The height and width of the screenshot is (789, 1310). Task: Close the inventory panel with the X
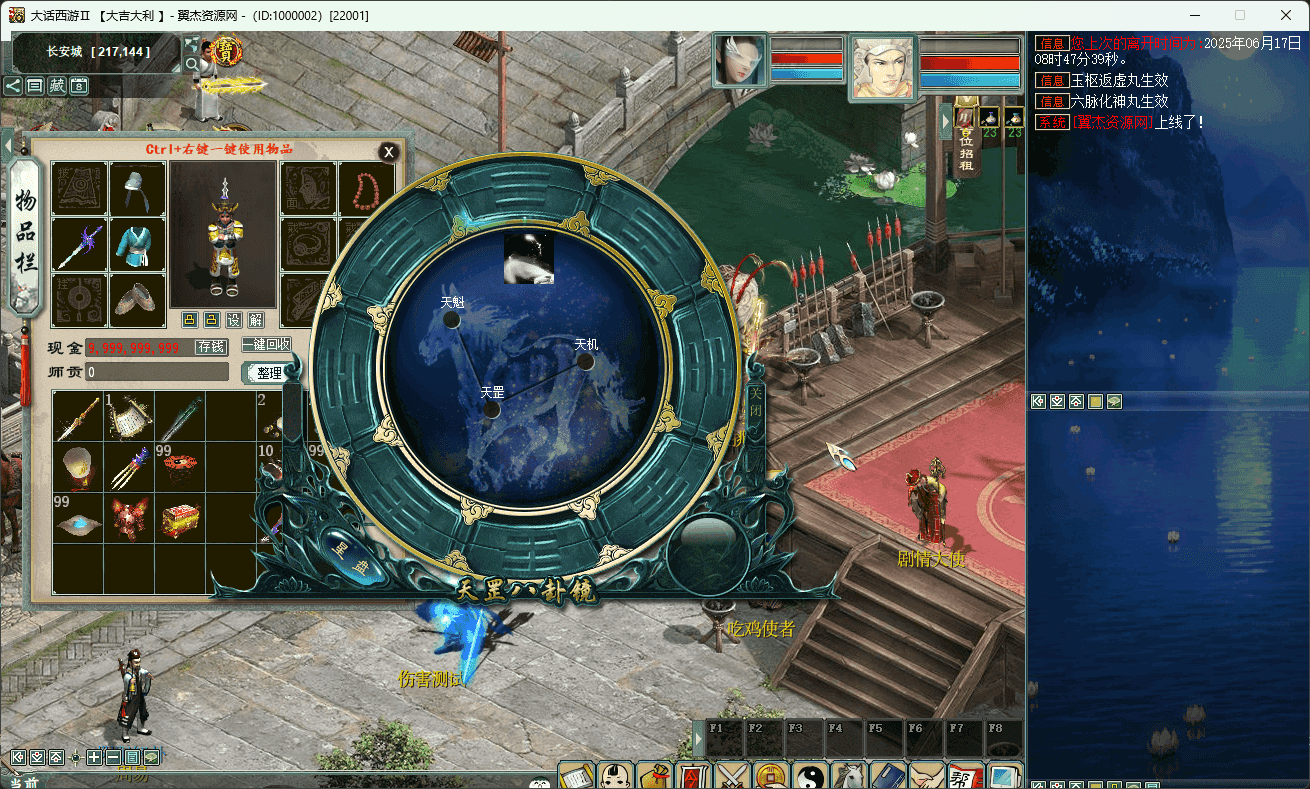pyautogui.click(x=389, y=152)
